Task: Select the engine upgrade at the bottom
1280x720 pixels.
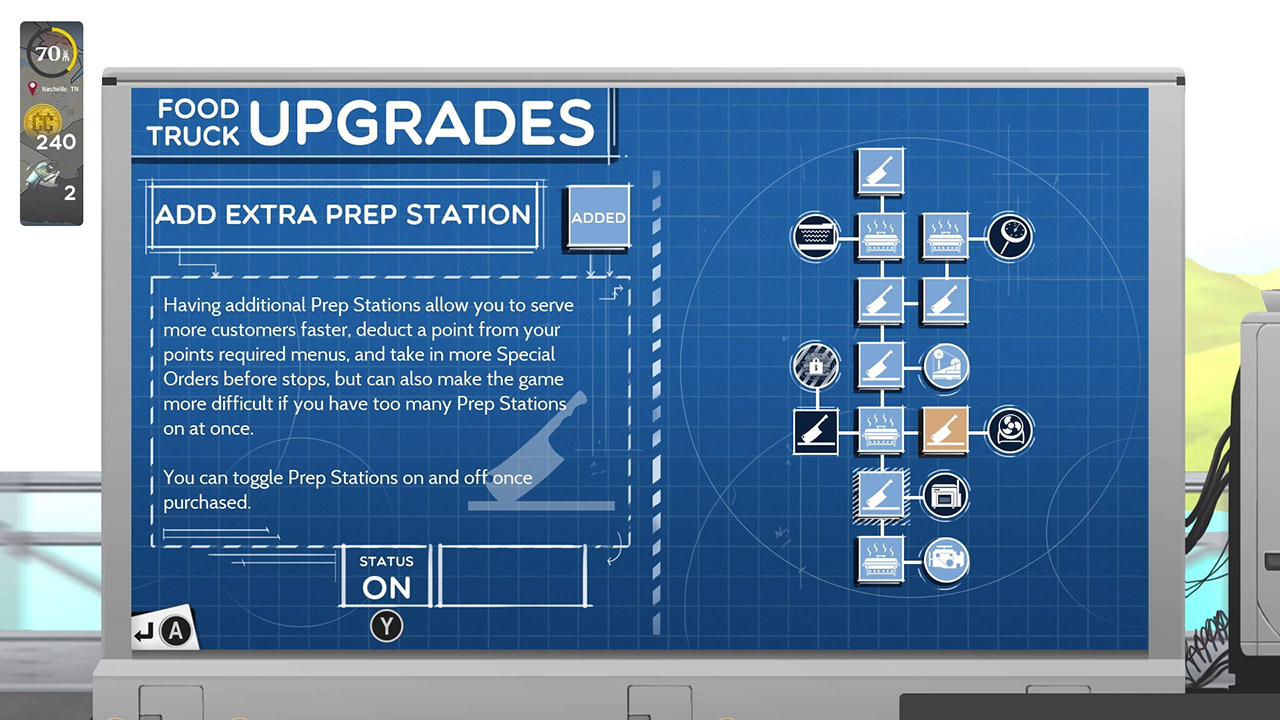Action: click(x=944, y=561)
